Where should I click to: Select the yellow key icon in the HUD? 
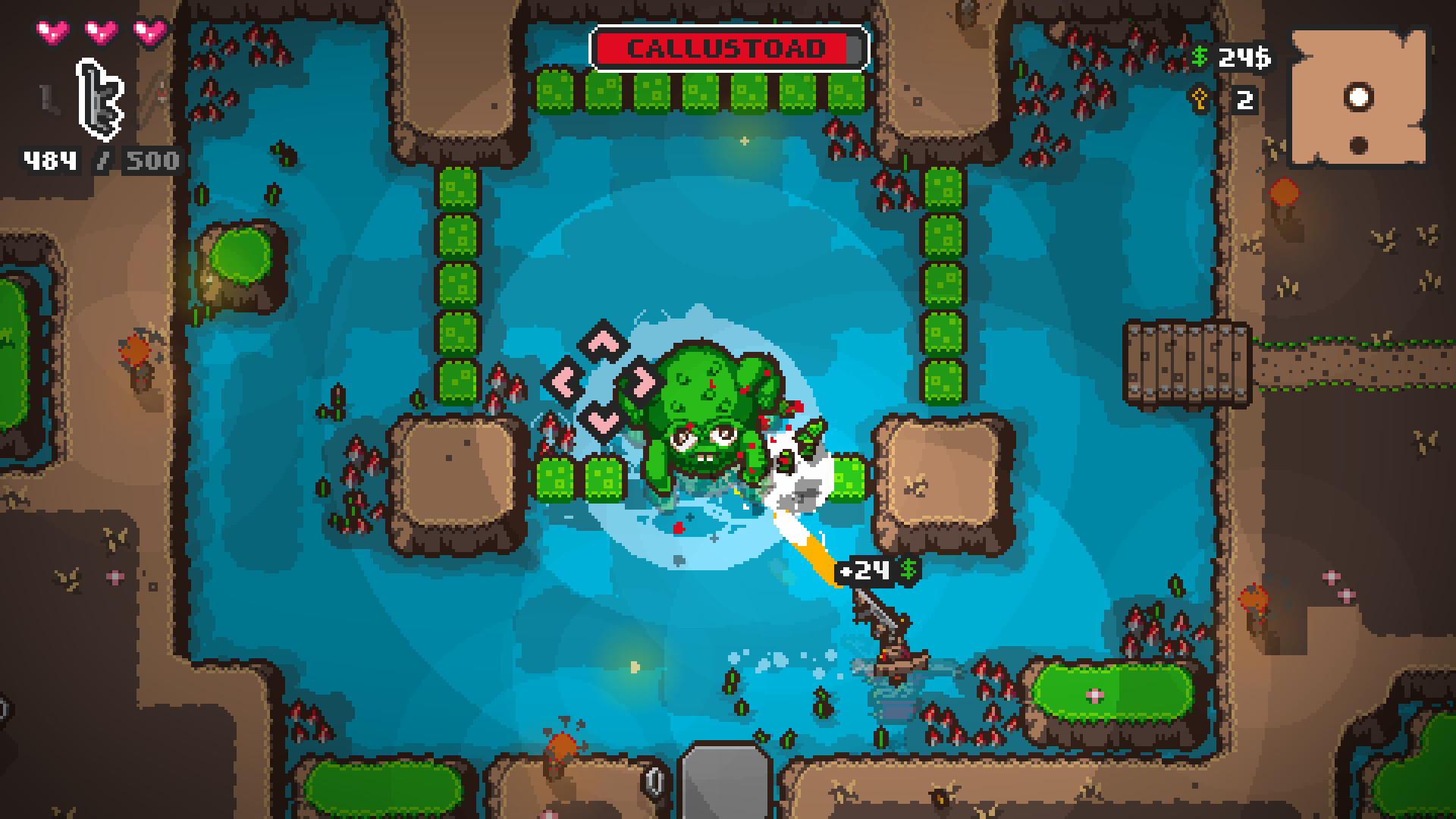(1200, 99)
